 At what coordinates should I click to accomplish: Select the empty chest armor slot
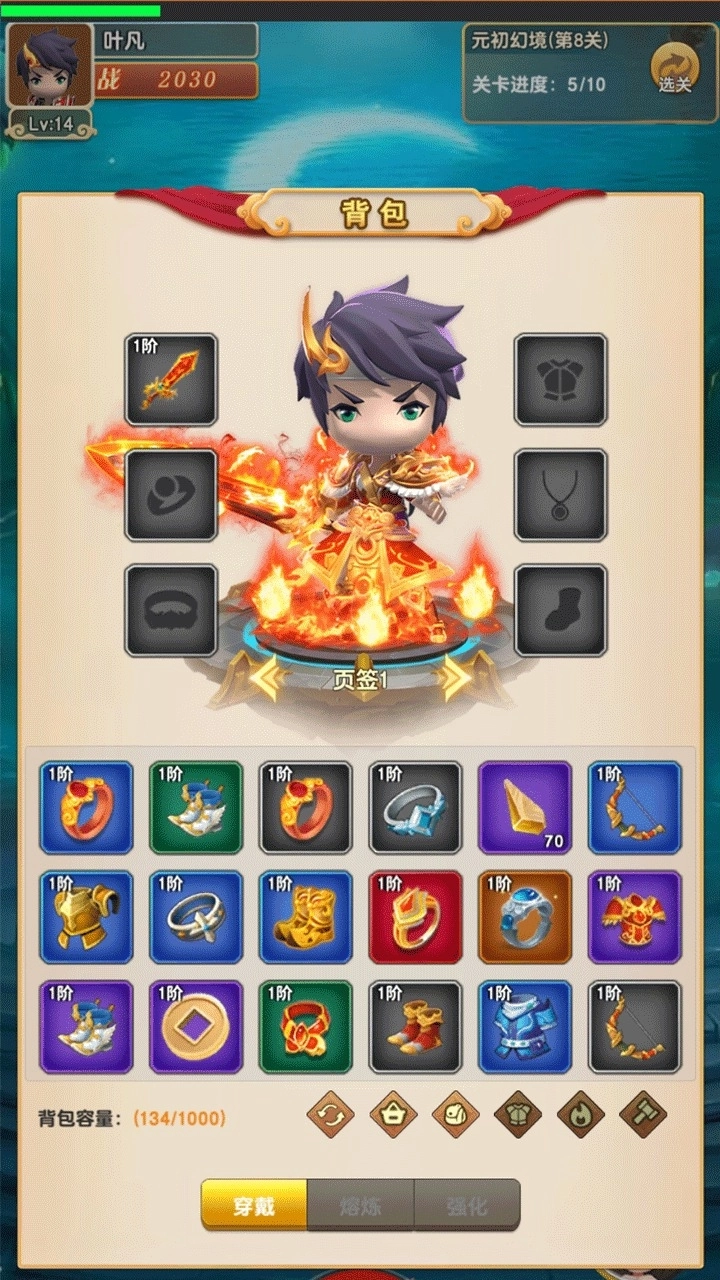(560, 380)
